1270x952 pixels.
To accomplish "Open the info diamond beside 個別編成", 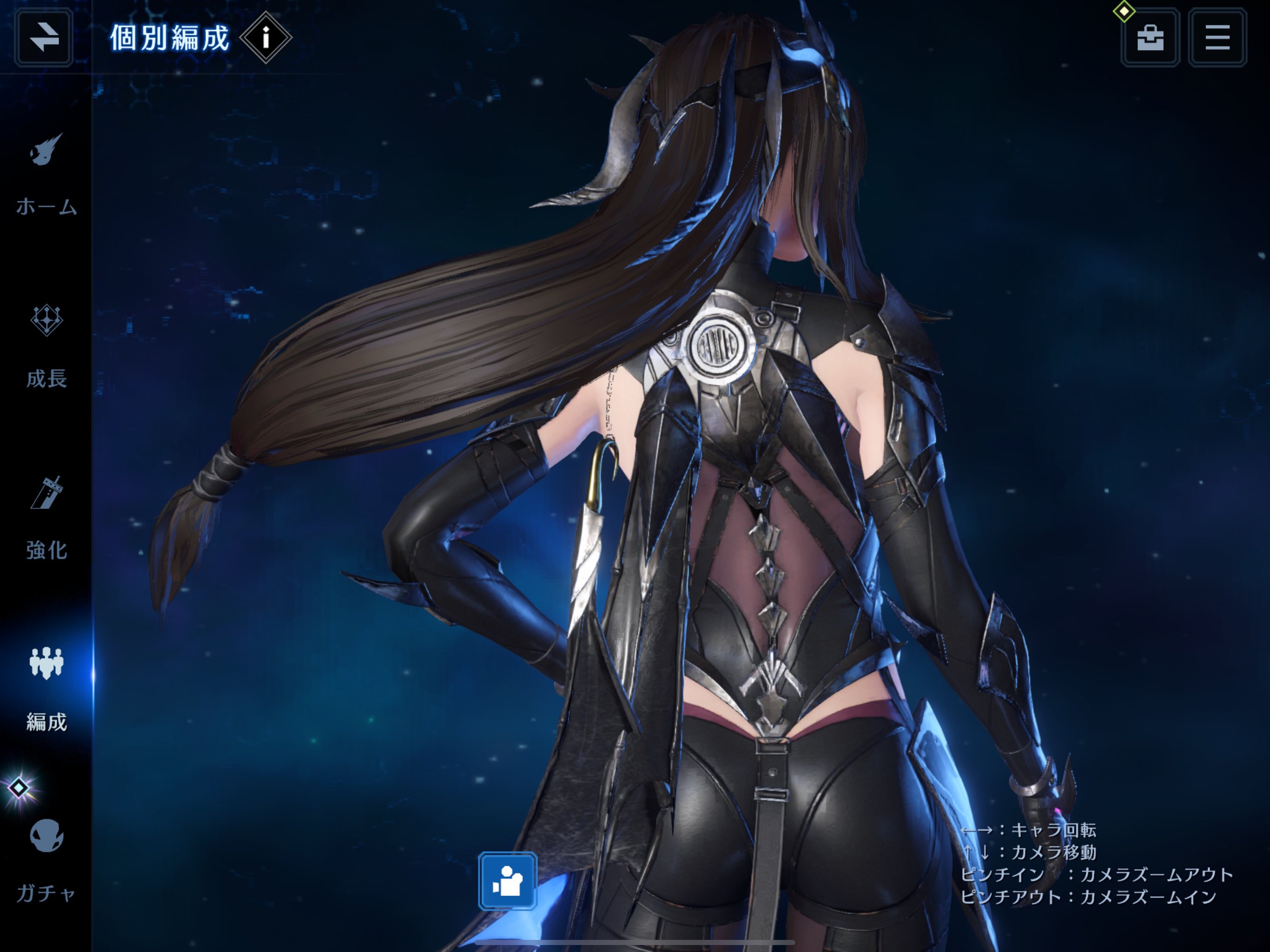I will pos(266,38).
